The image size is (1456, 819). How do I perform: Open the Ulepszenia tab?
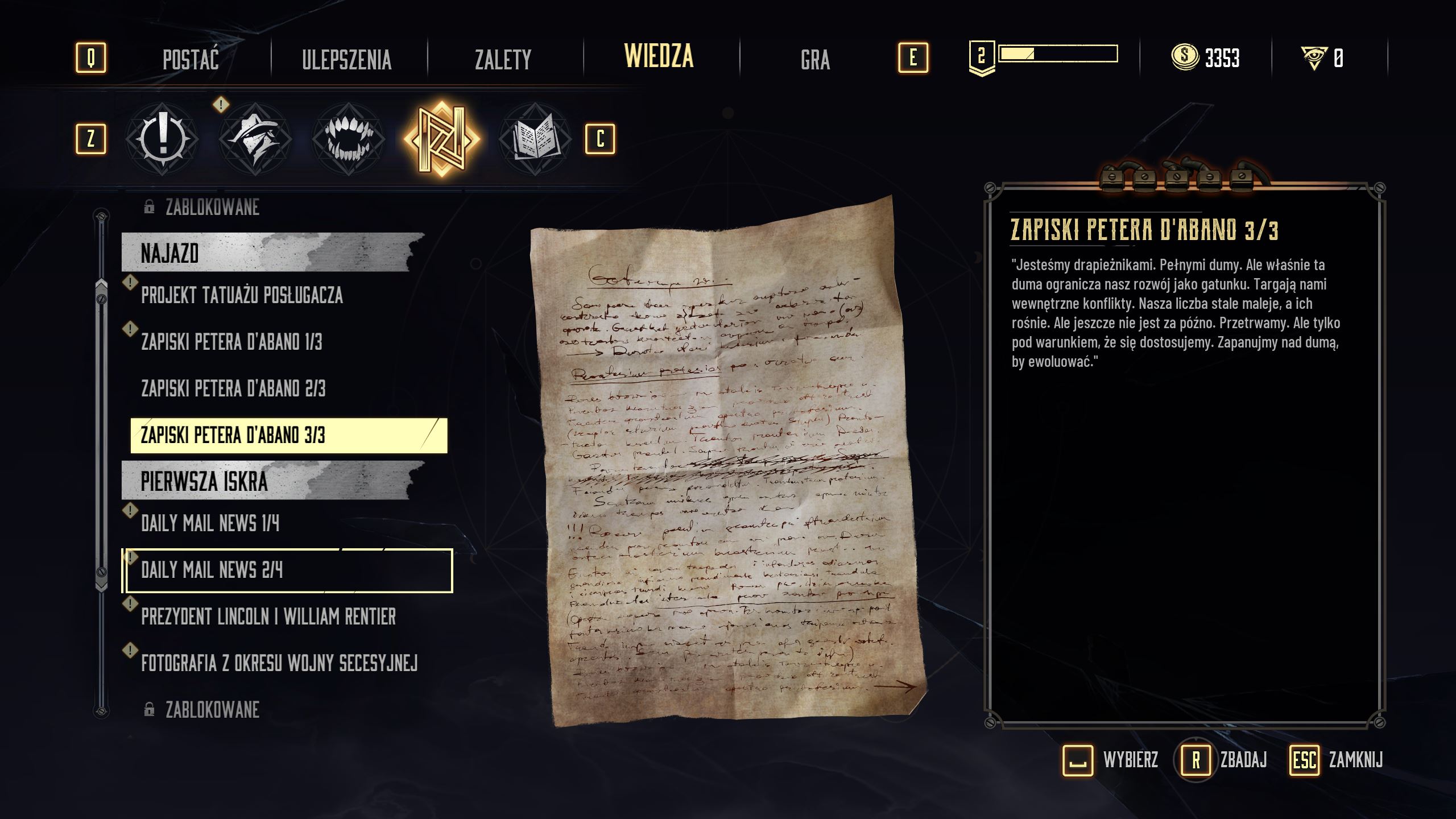click(346, 60)
